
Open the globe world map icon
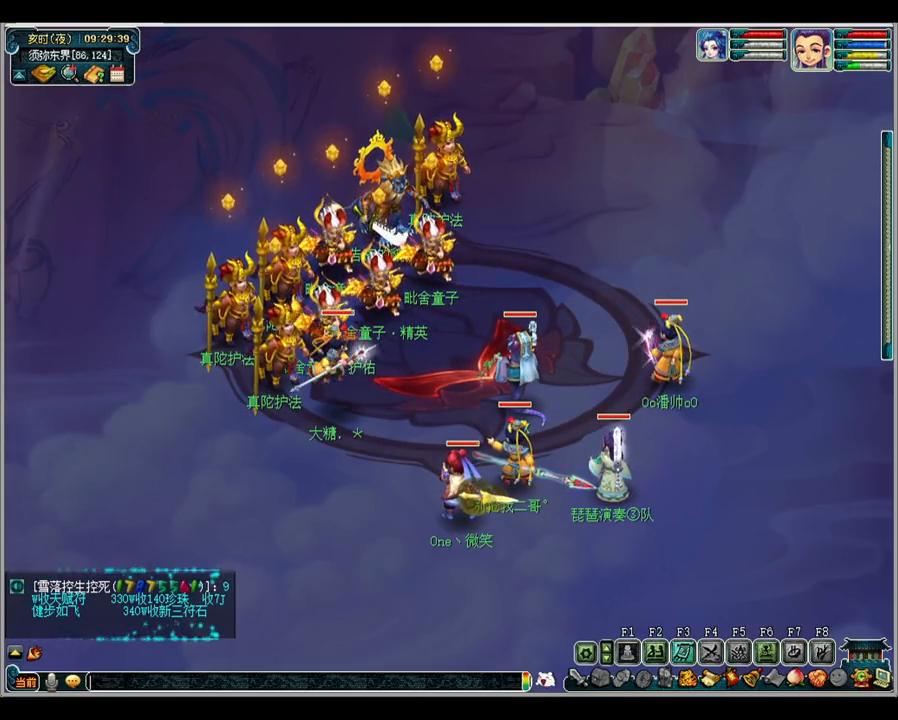68,74
